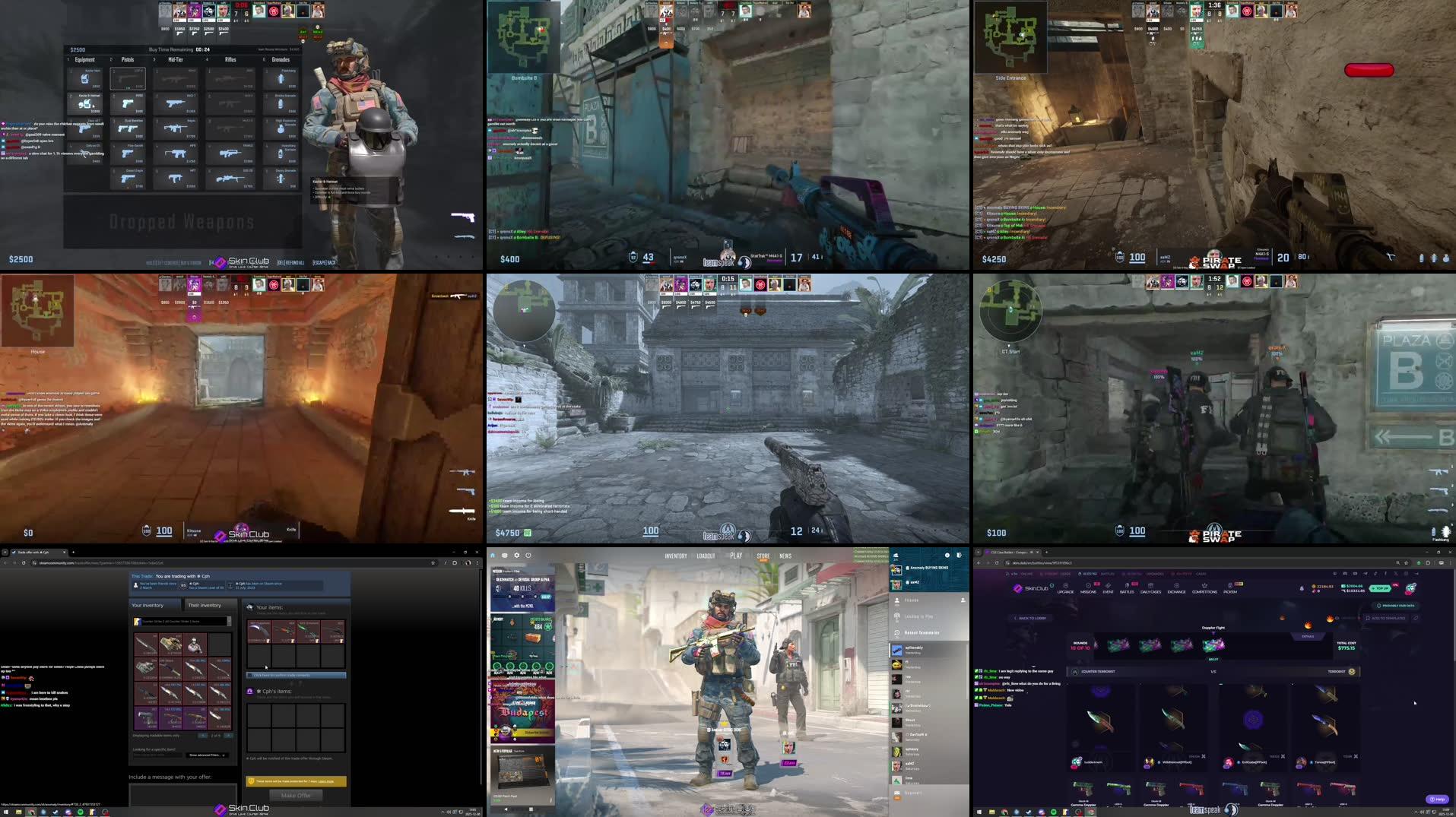1456x817 pixels.
Task: Click the home icon in CS2 main menu
Action: 493,556
